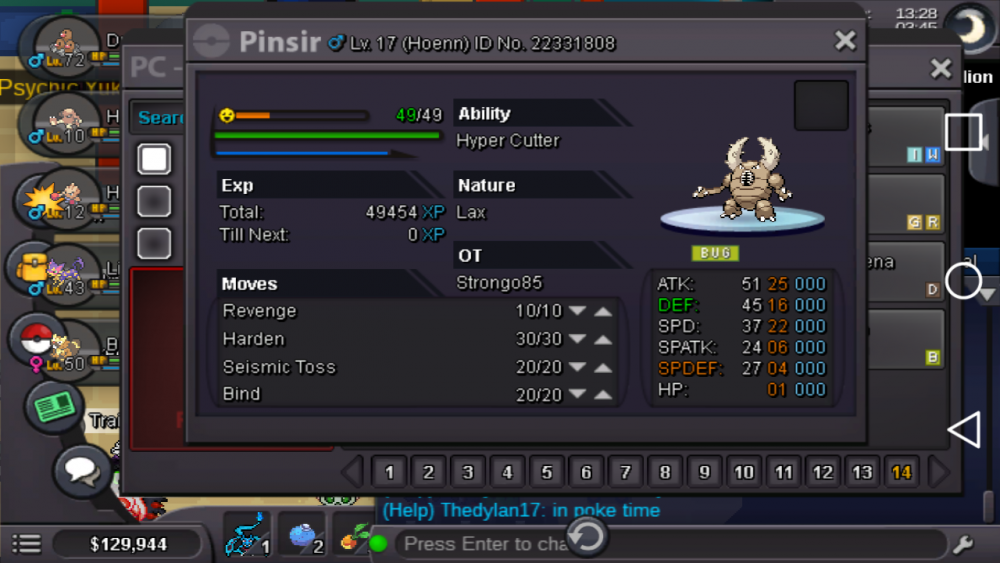Screen dimensions: 1000x563
Task: Close the Pinsir summary window
Action: pos(845,41)
